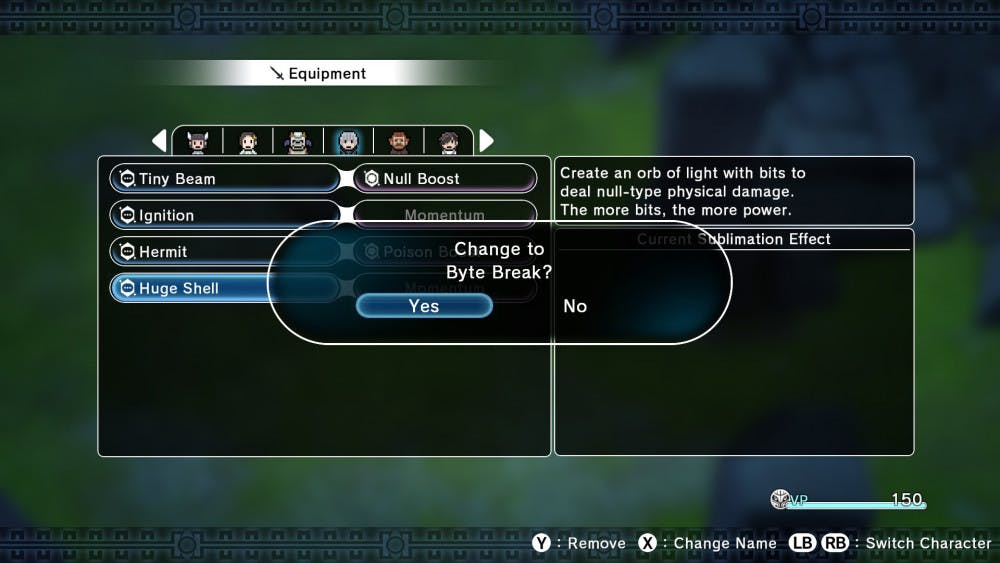Click the left character arrow

tap(159, 141)
